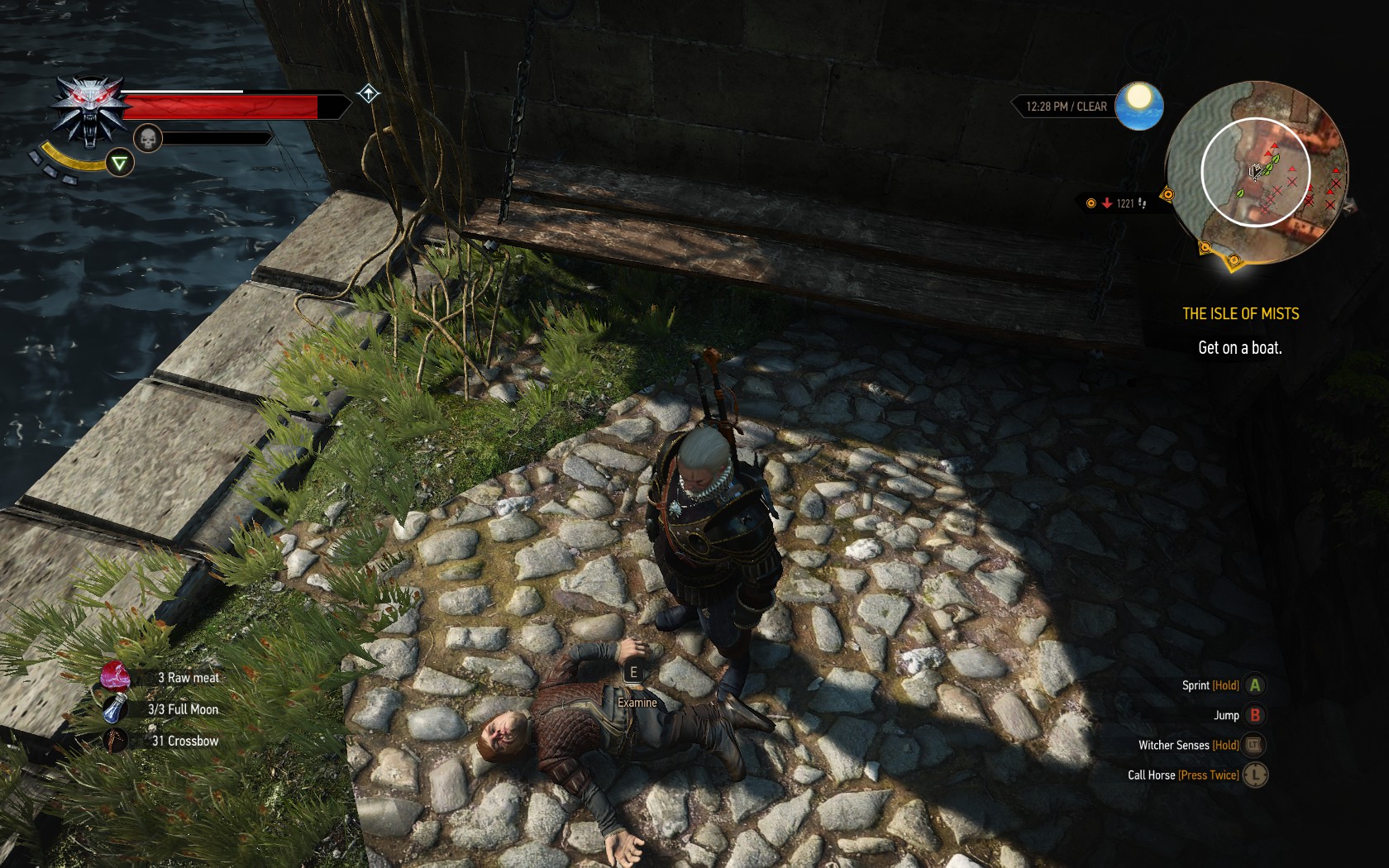Click the sun weather icon

[x=1138, y=106]
